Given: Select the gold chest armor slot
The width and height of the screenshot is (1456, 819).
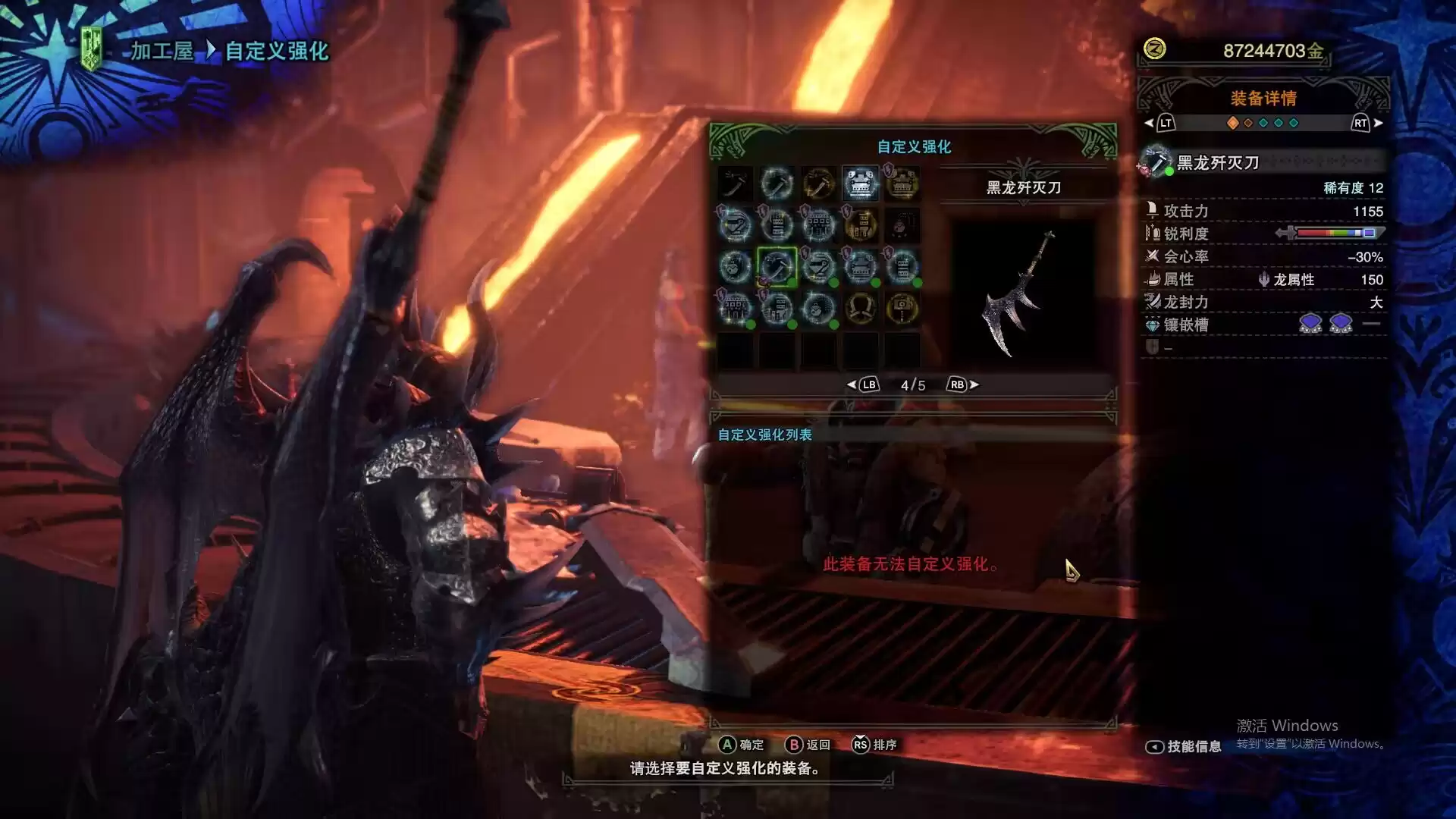Looking at the screenshot, I should click(902, 184).
